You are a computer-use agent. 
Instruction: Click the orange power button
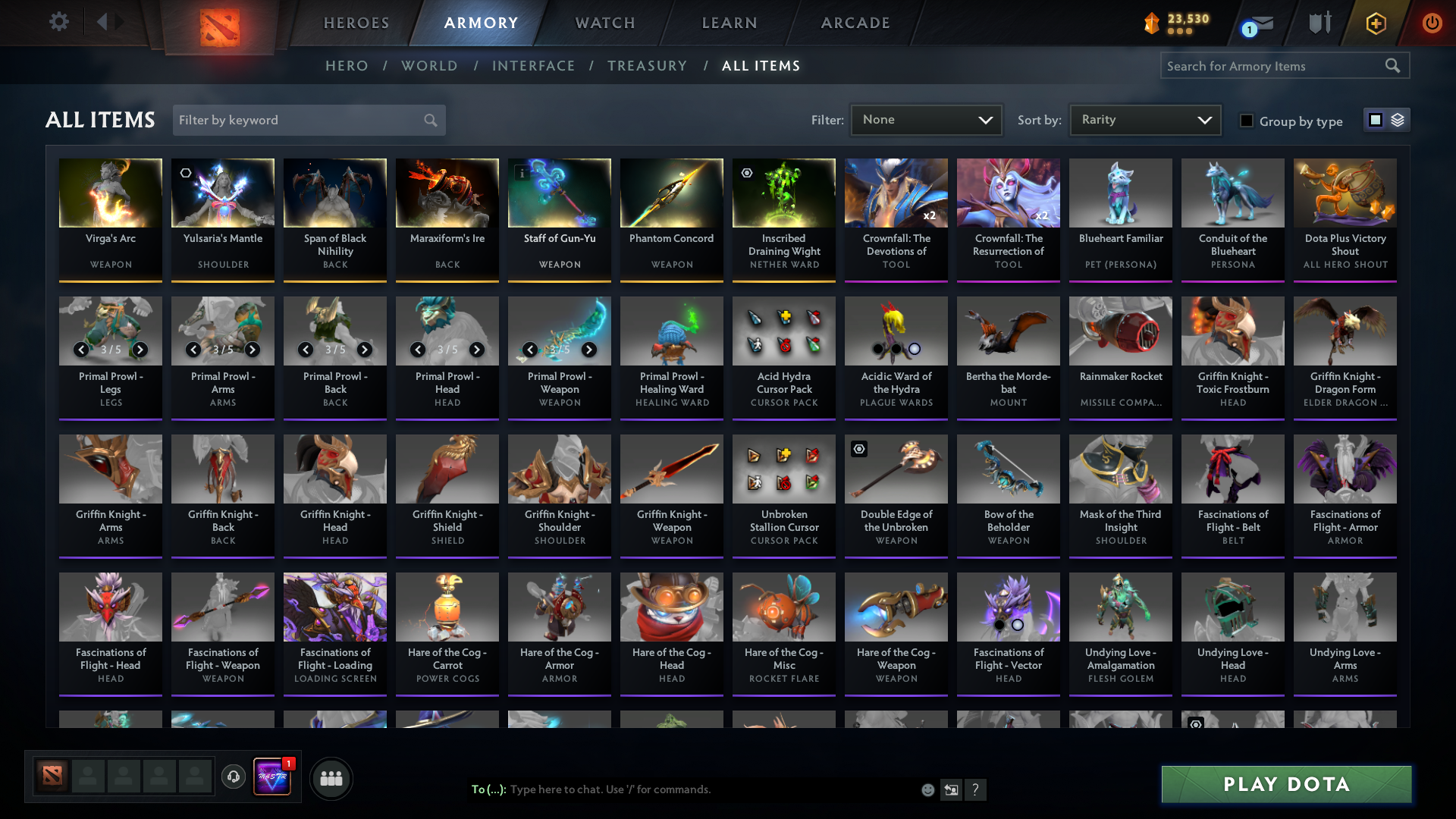click(x=1432, y=23)
